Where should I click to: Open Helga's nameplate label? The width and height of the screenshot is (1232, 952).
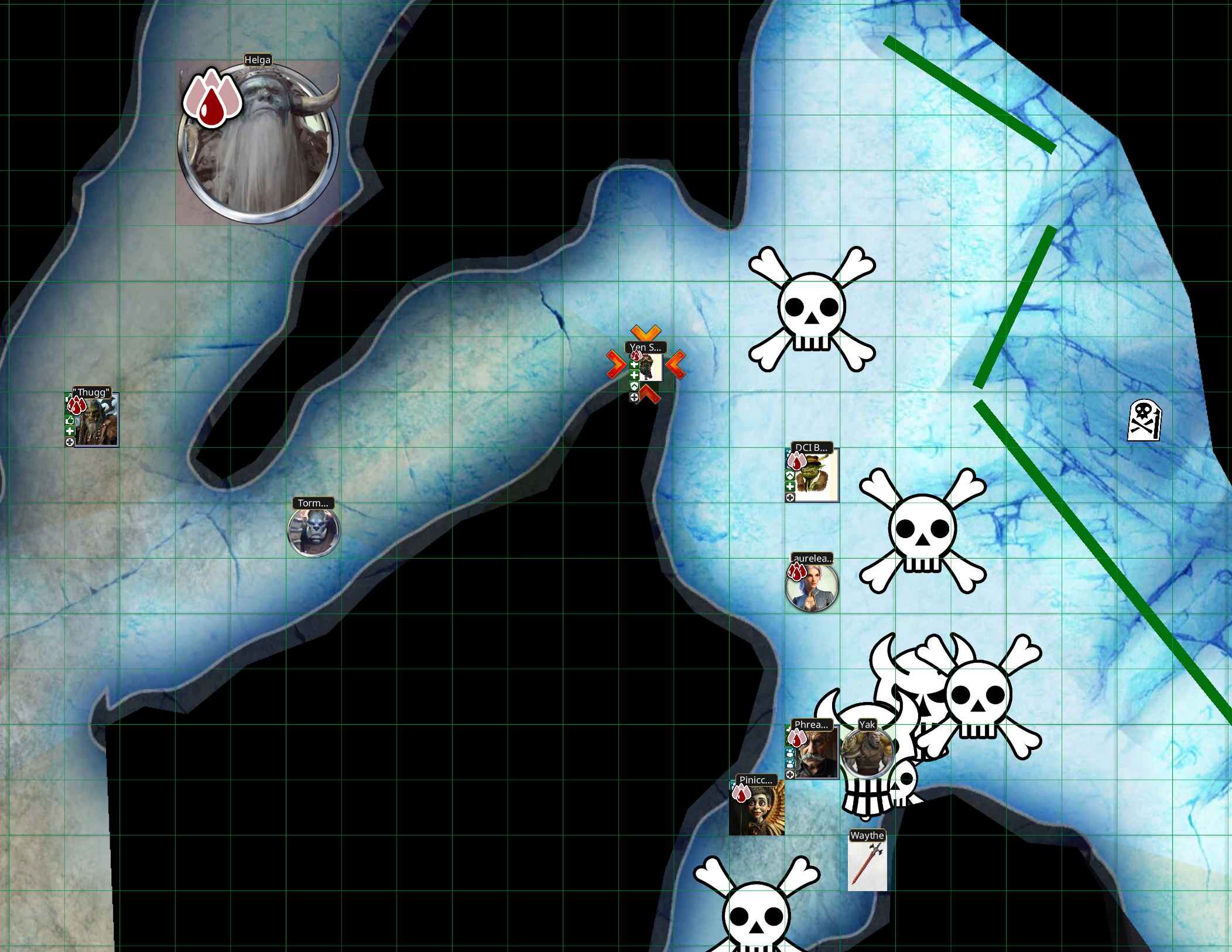pyautogui.click(x=258, y=60)
